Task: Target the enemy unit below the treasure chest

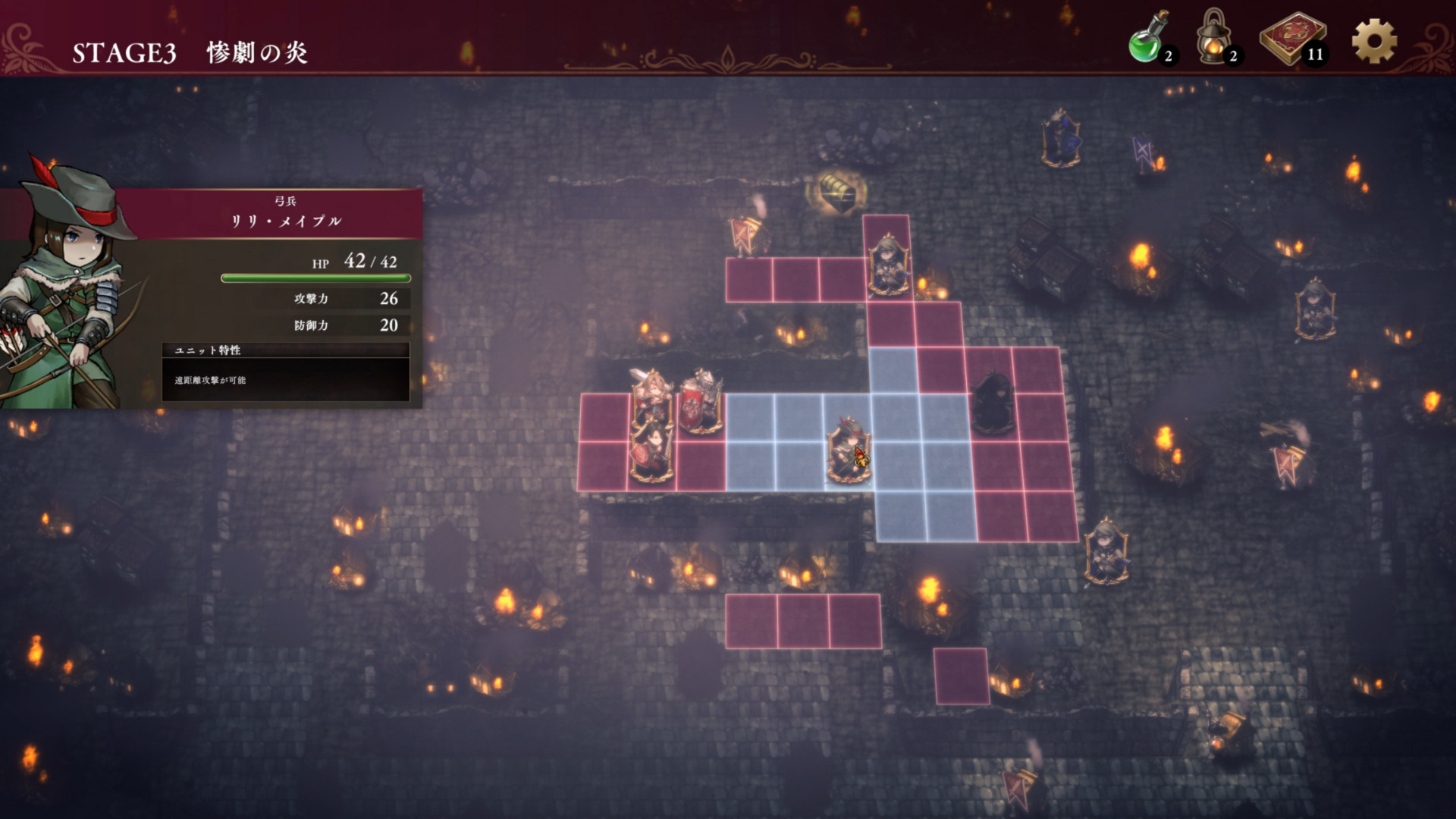Action: [888, 265]
